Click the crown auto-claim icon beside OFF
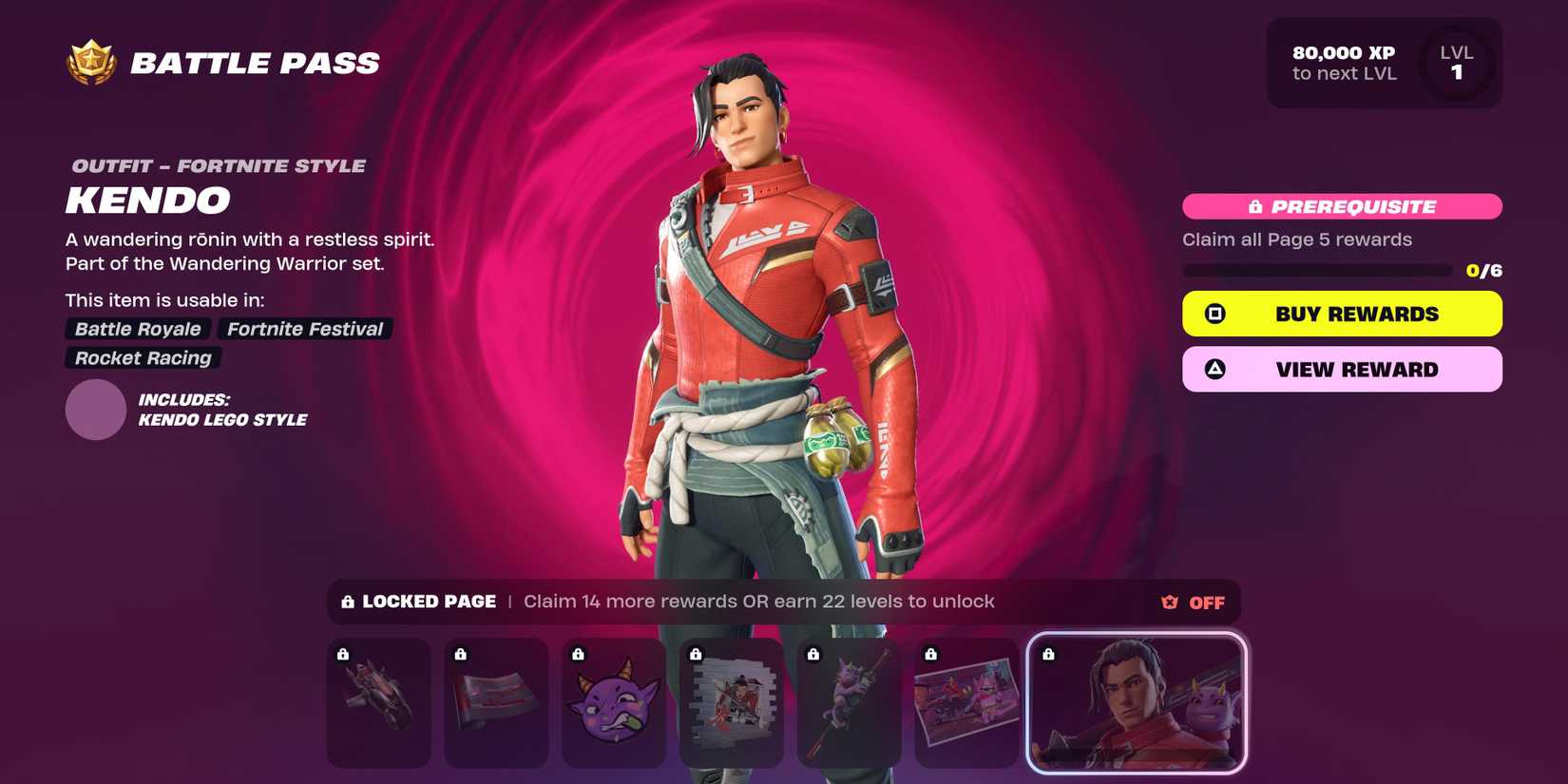The height and width of the screenshot is (784, 1568). pos(1167,602)
